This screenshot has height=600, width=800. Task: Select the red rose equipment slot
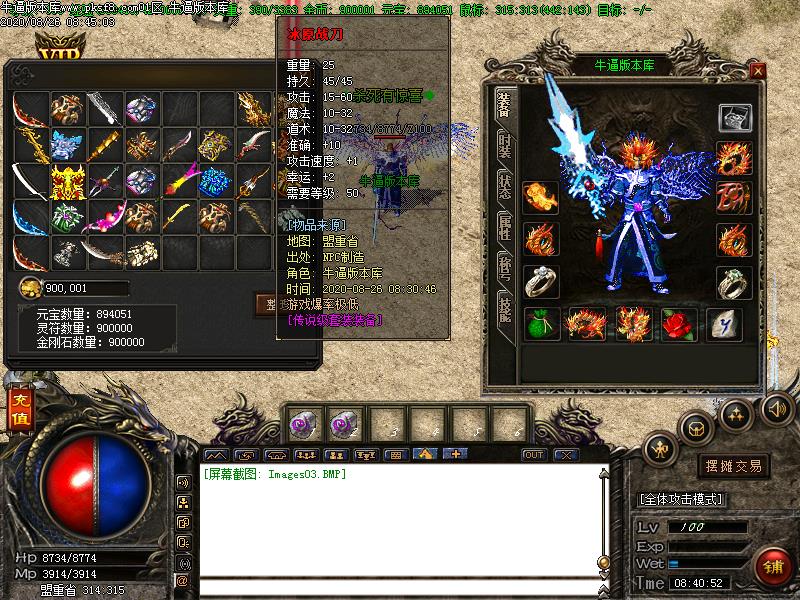point(680,324)
